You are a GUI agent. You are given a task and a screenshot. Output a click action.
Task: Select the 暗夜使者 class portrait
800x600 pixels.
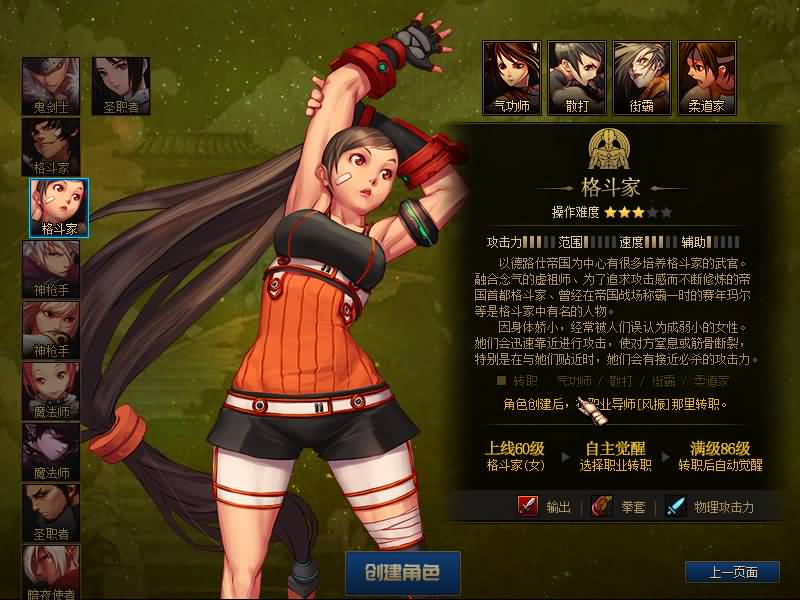click(x=51, y=572)
